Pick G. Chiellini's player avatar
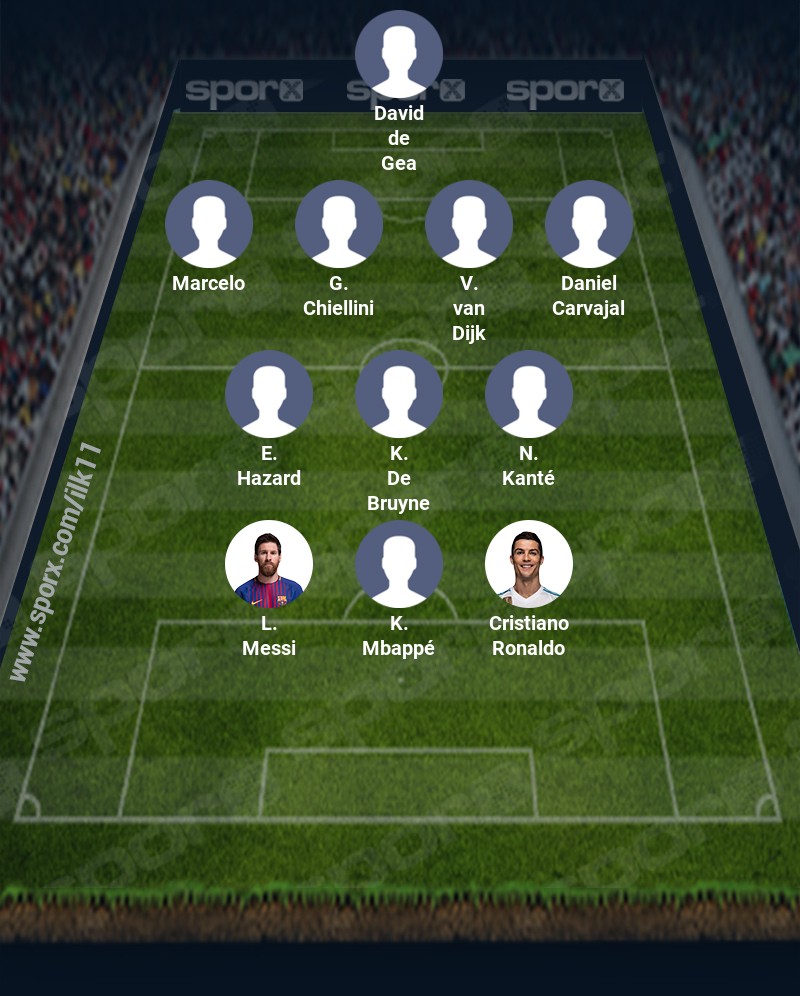 pos(339,224)
